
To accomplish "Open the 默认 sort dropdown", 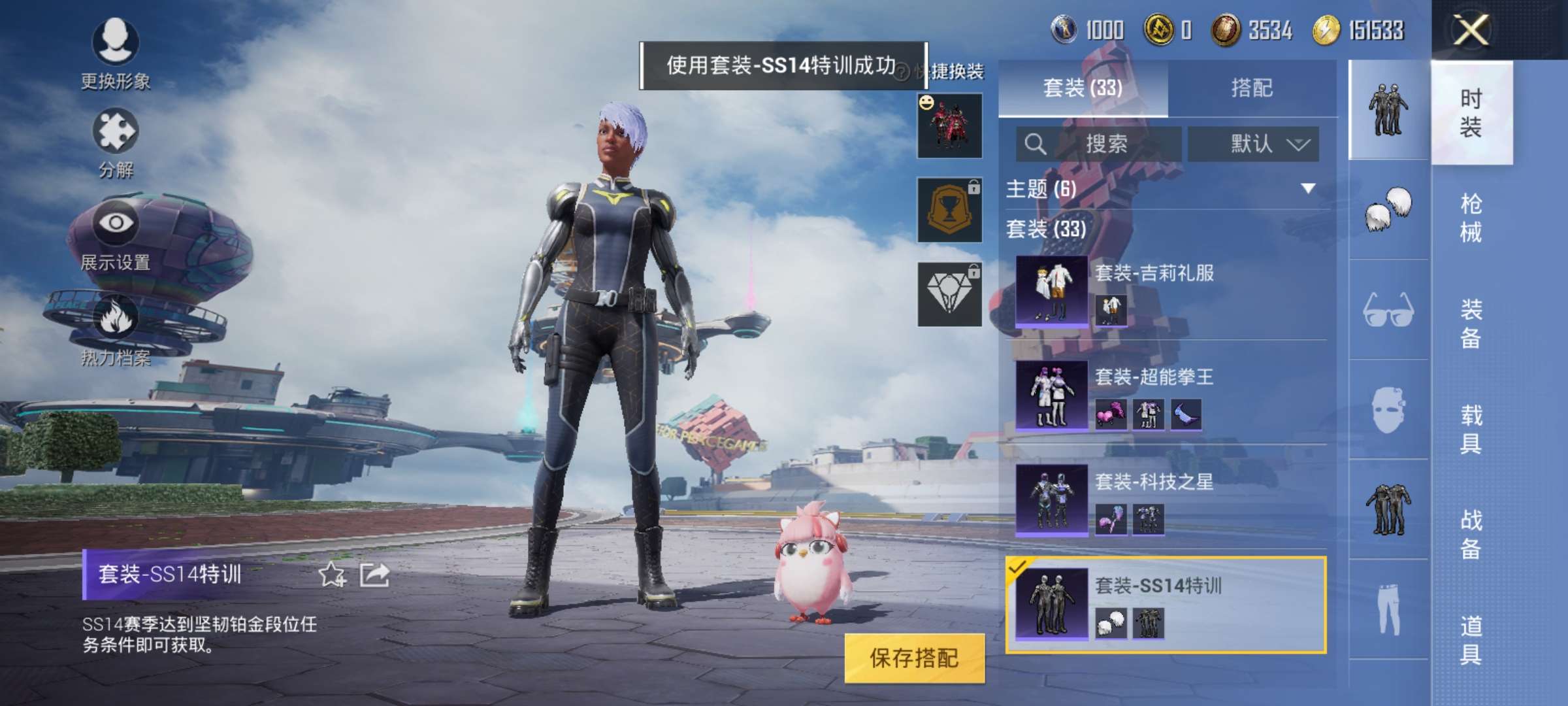I will 1253,144.
